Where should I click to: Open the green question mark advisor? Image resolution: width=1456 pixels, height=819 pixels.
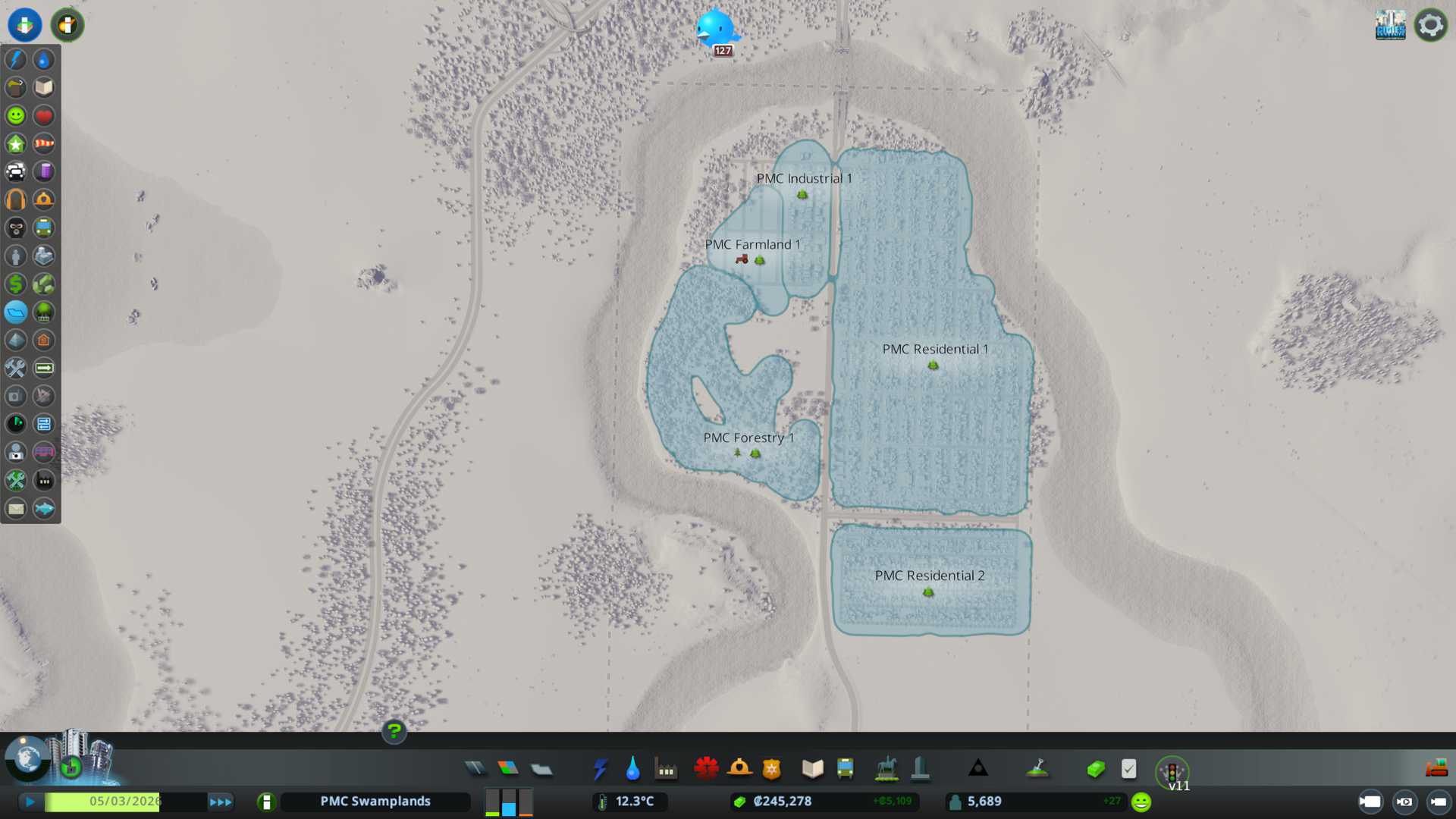394,731
